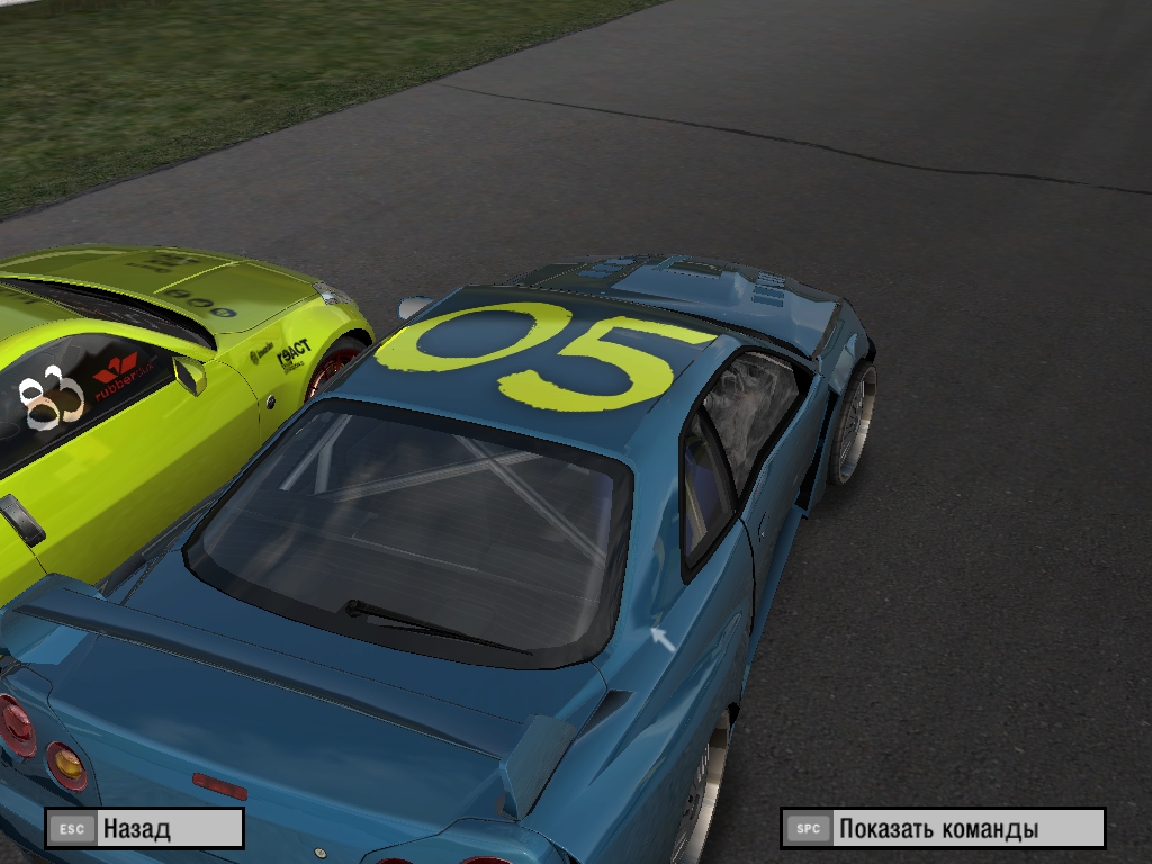The image size is (1152, 864).
Task: Click the Показать команды button
Action: click(x=942, y=829)
